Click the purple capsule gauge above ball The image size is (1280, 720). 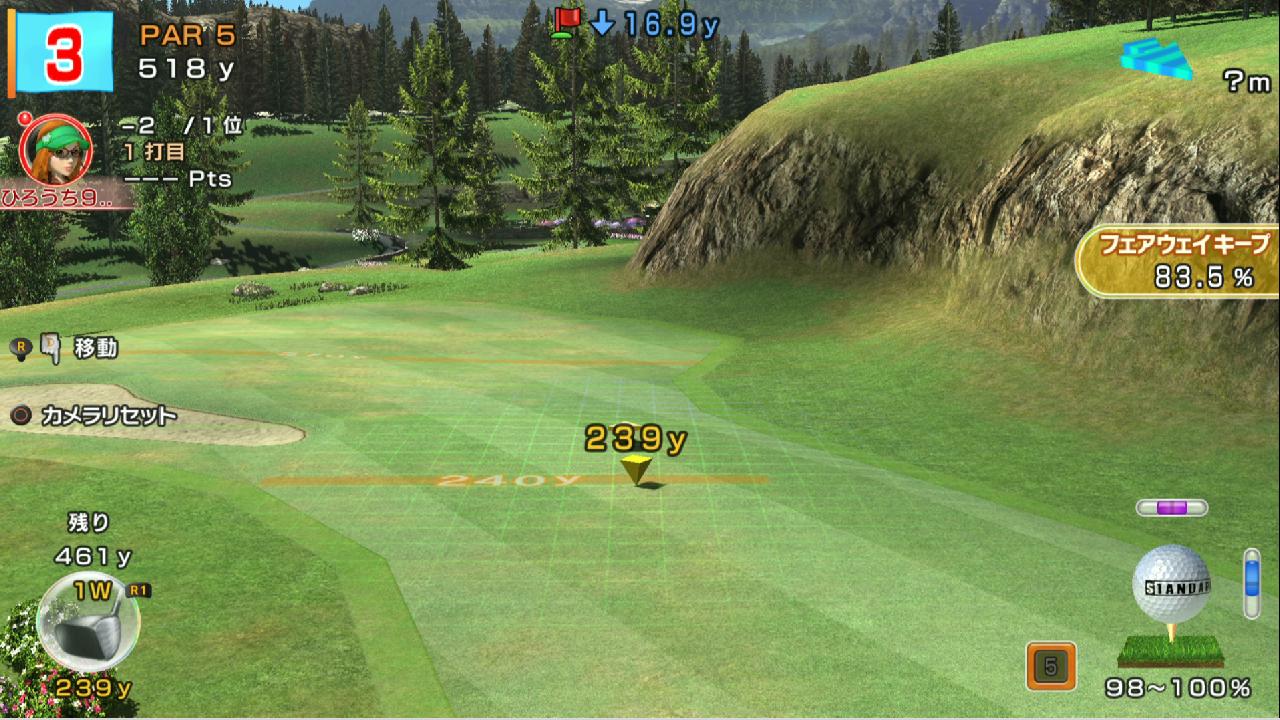(1171, 508)
